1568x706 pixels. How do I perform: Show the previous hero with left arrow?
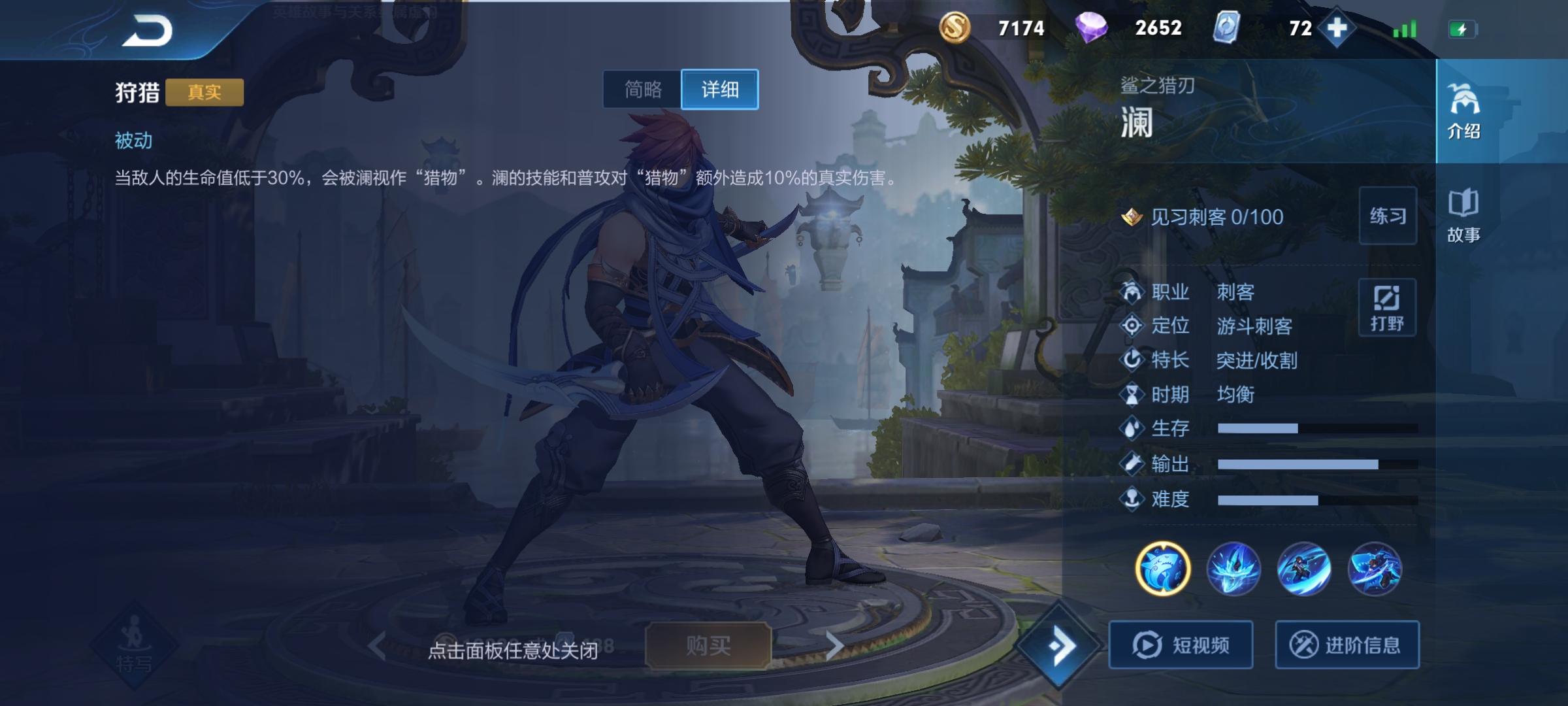[377, 646]
